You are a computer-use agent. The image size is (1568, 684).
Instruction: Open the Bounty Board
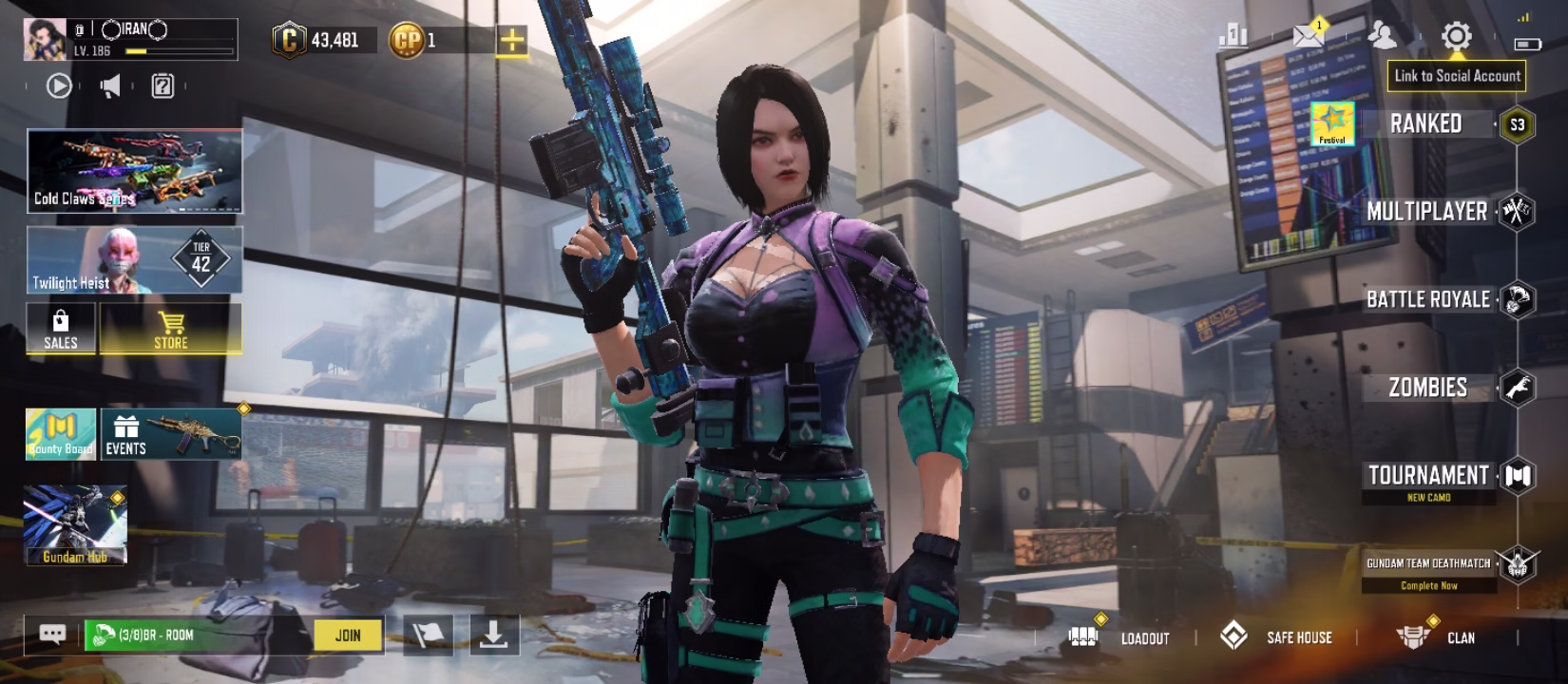tap(60, 435)
